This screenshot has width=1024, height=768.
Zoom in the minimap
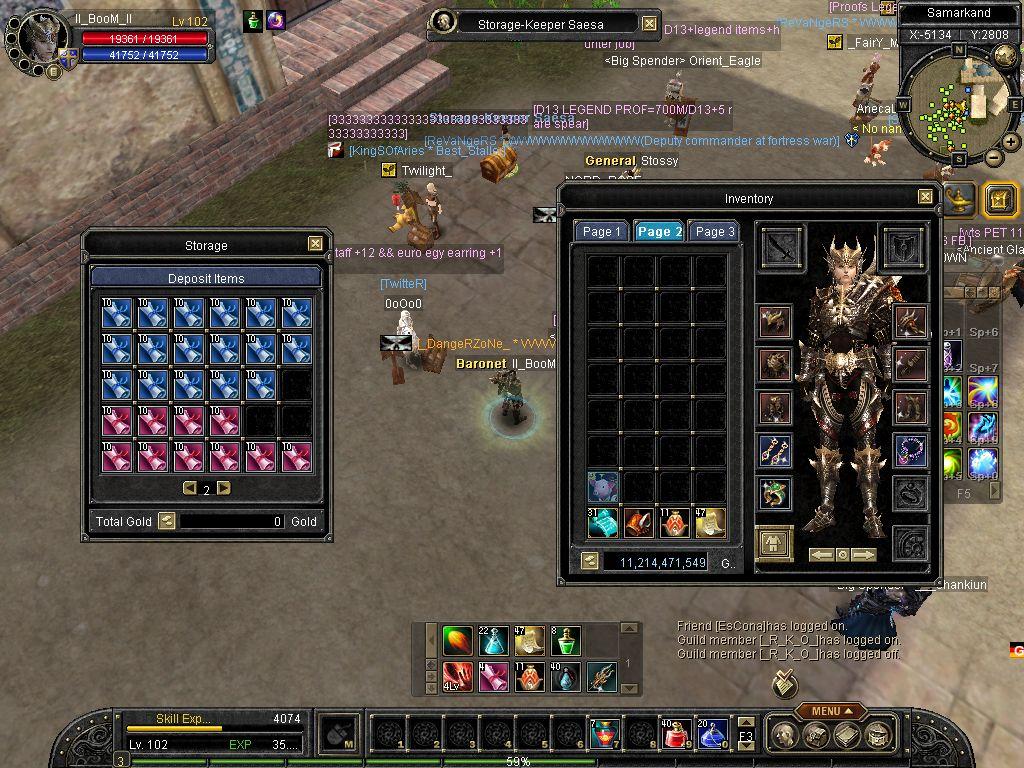(1012, 142)
